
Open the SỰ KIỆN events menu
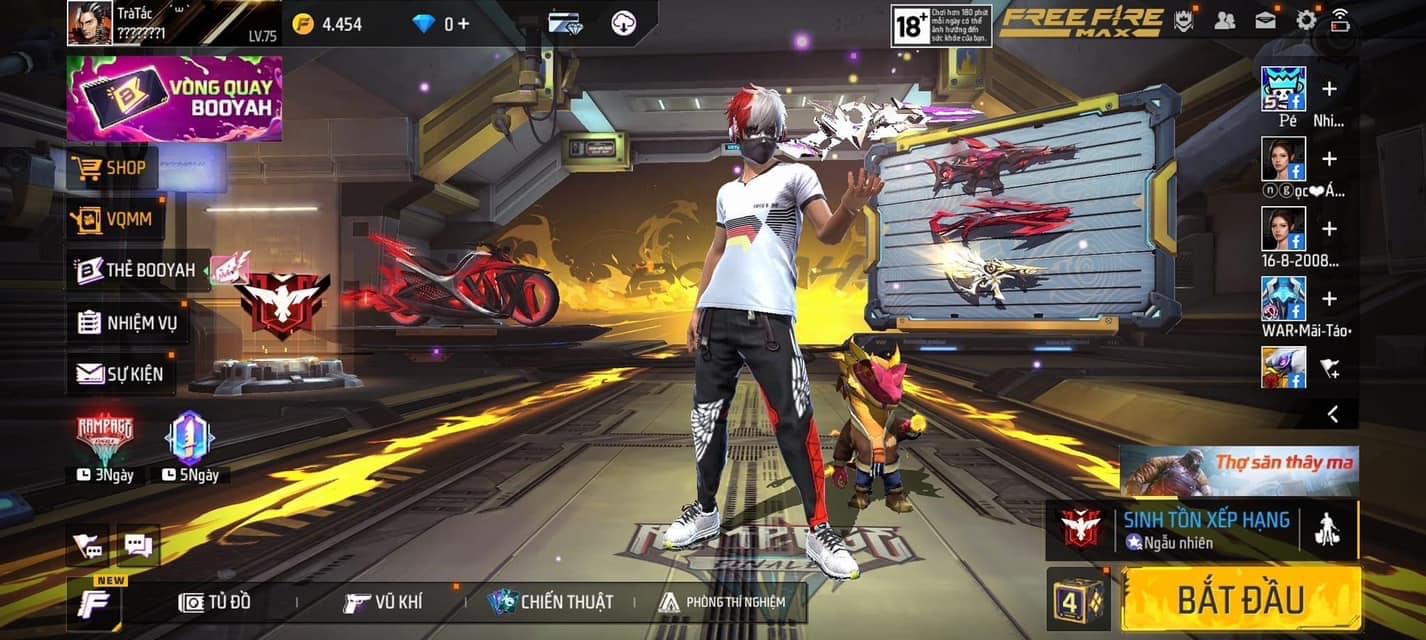pos(120,374)
